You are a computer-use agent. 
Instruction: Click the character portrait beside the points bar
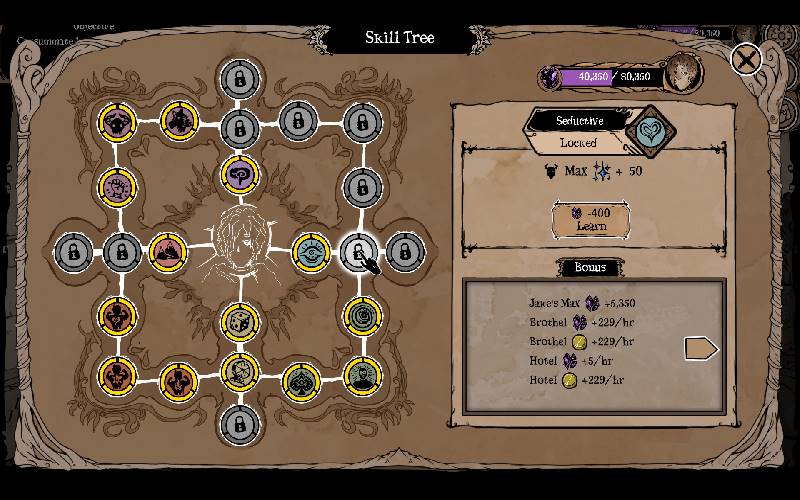point(683,72)
